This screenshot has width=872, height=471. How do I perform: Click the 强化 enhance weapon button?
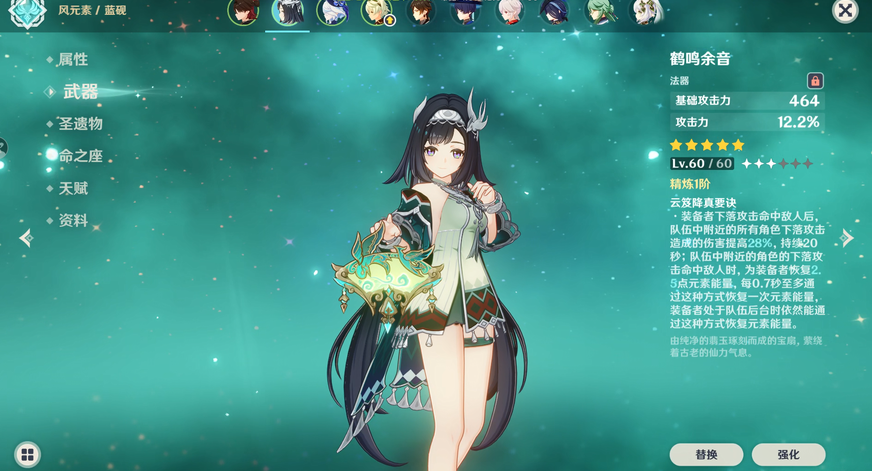click(788, 455)
